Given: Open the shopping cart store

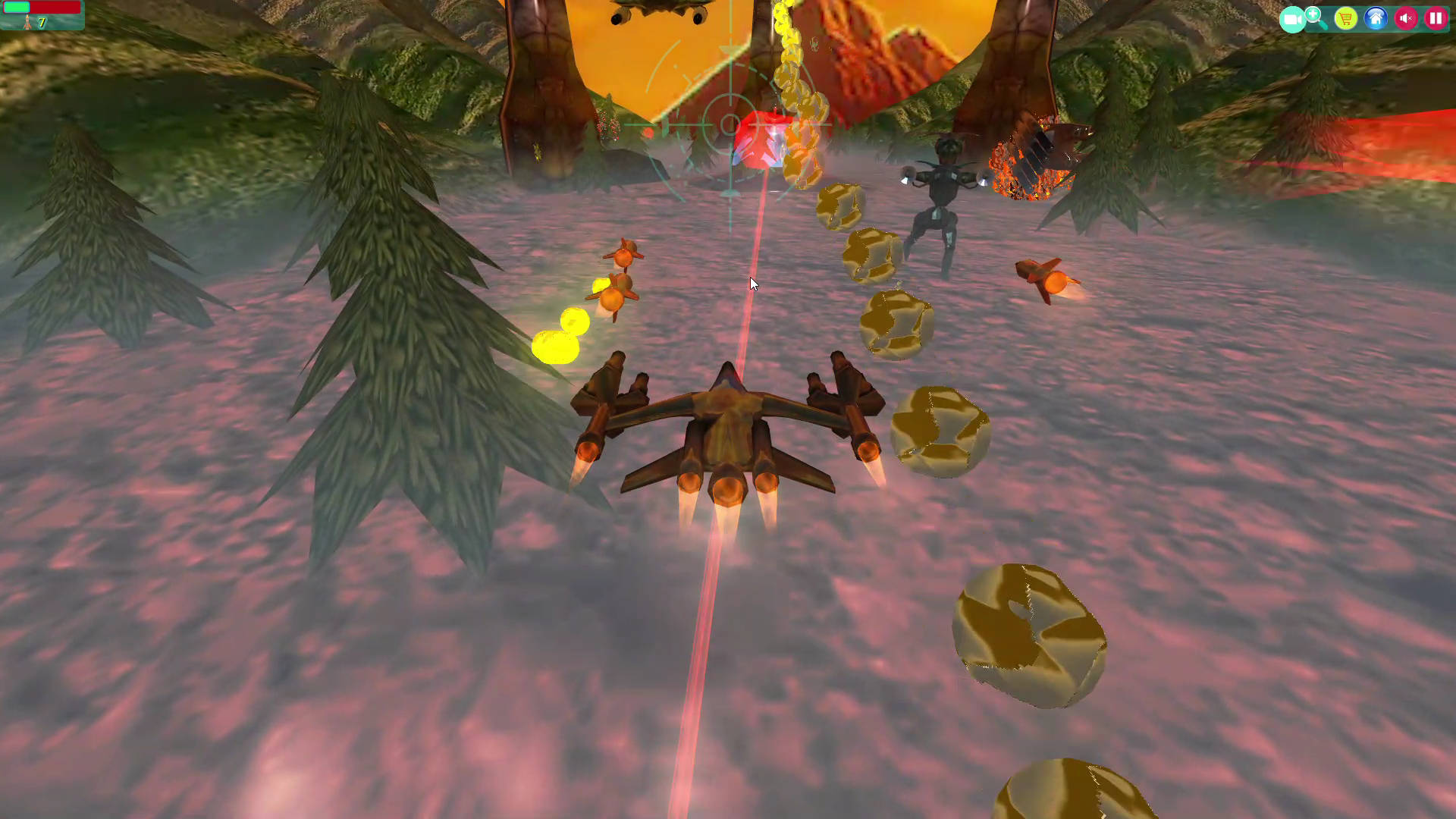Looking at the screenshot, I should 1346,18.
